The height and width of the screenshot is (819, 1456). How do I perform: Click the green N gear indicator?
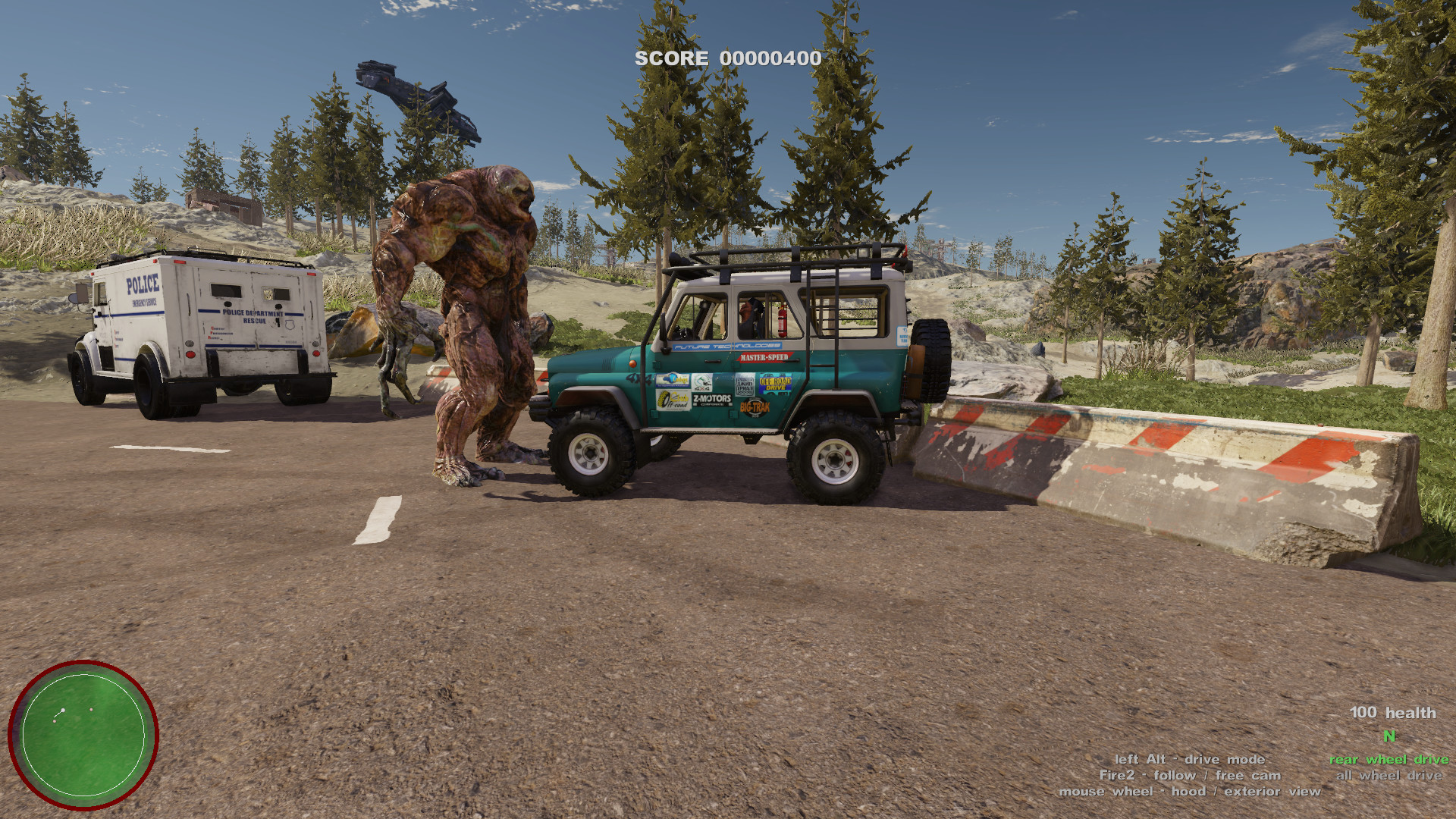(x=1389, y=736)
